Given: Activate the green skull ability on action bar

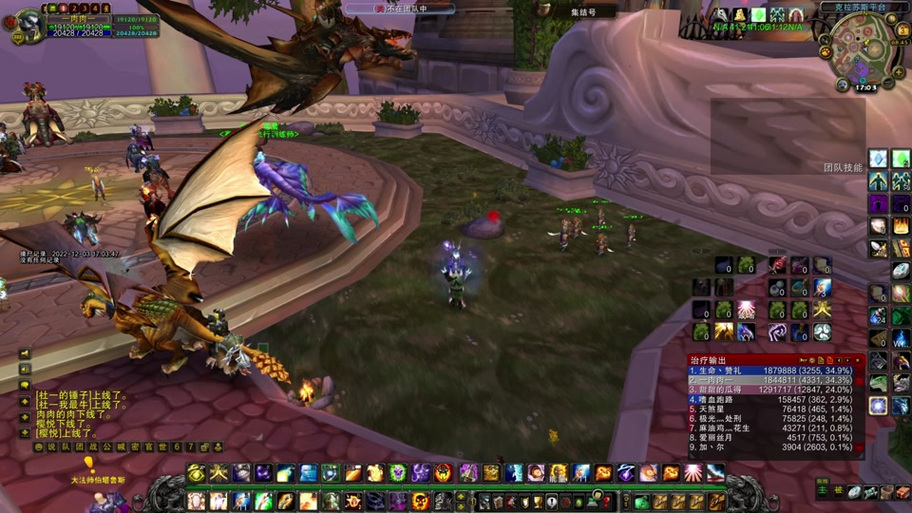Looking at the screenshot, I should (398, 473).
